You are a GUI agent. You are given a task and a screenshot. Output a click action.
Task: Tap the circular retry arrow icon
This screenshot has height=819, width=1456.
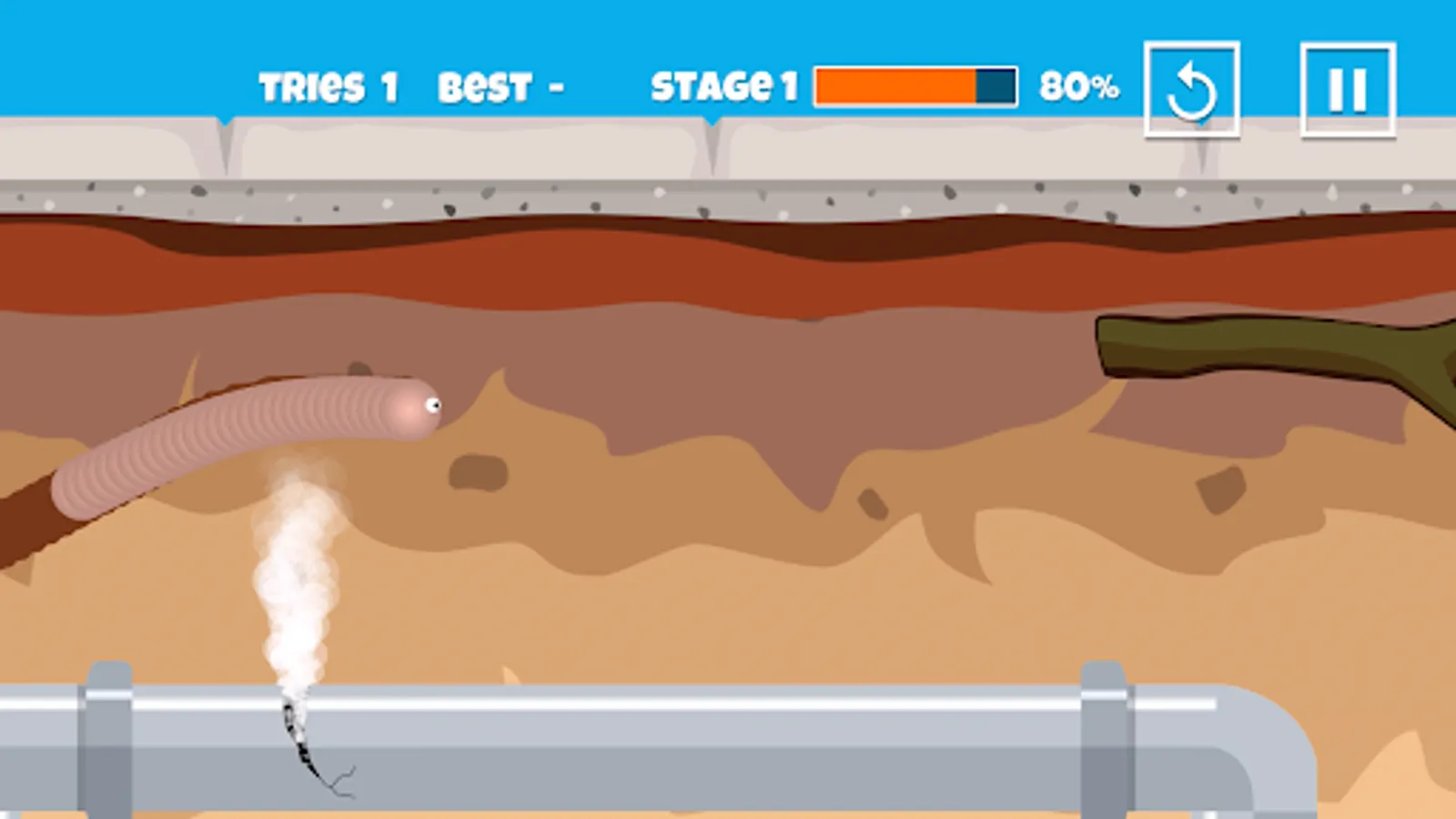point(1191,88)
